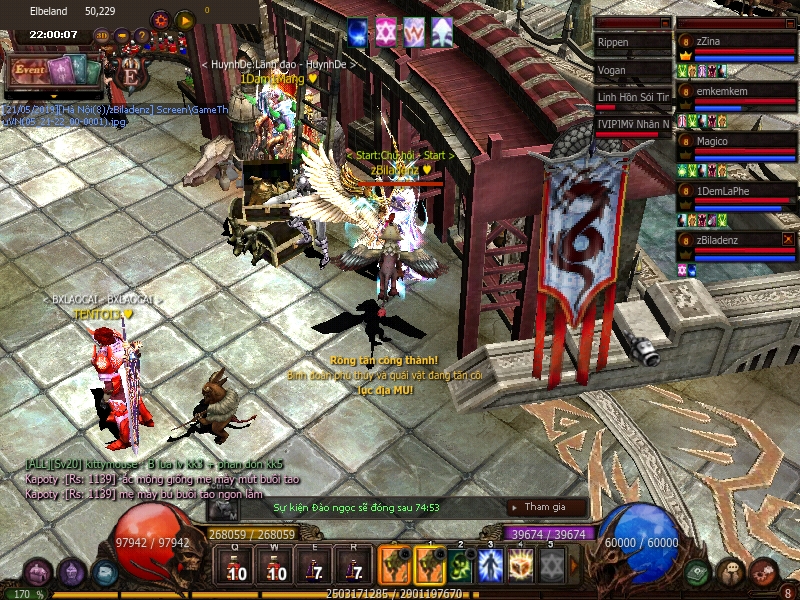Select Rippen in the target list
The height and width of the screenshot is (600, 800).
coord(632,43)
